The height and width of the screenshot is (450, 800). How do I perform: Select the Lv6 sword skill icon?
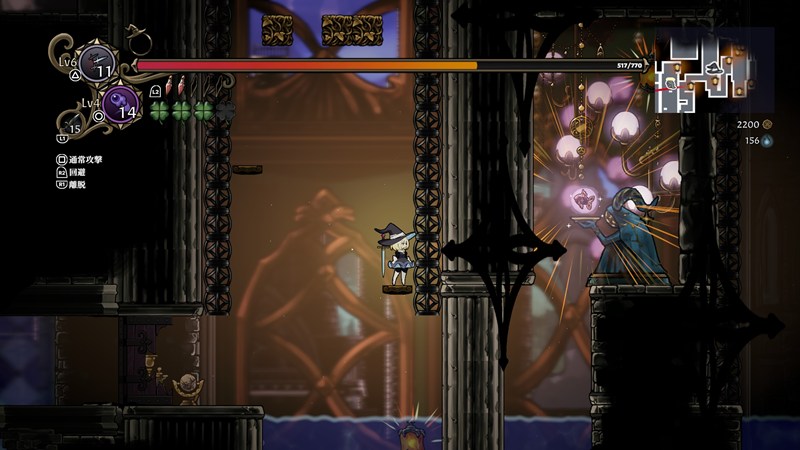97,62
